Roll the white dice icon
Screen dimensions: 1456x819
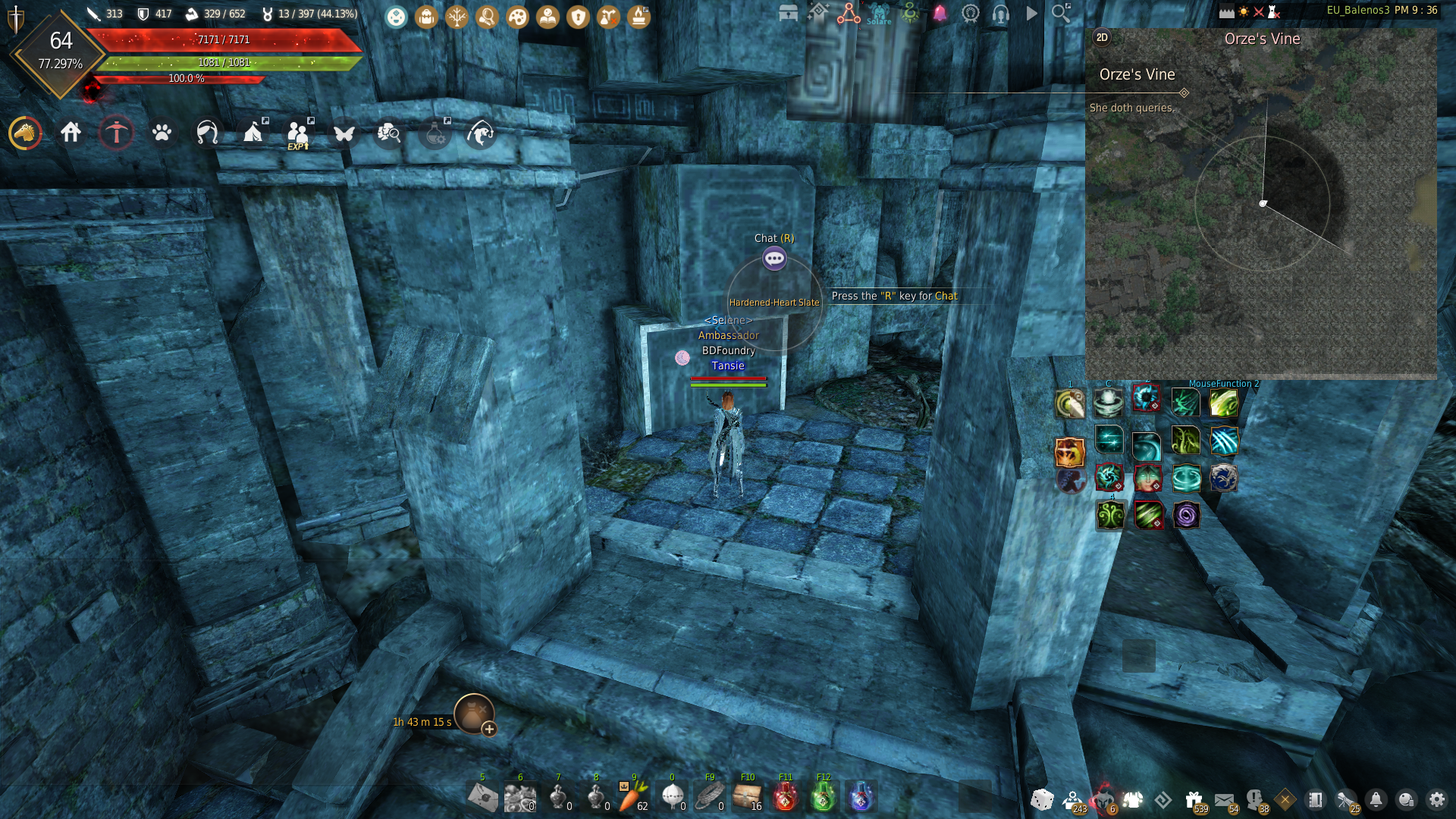1041,799
